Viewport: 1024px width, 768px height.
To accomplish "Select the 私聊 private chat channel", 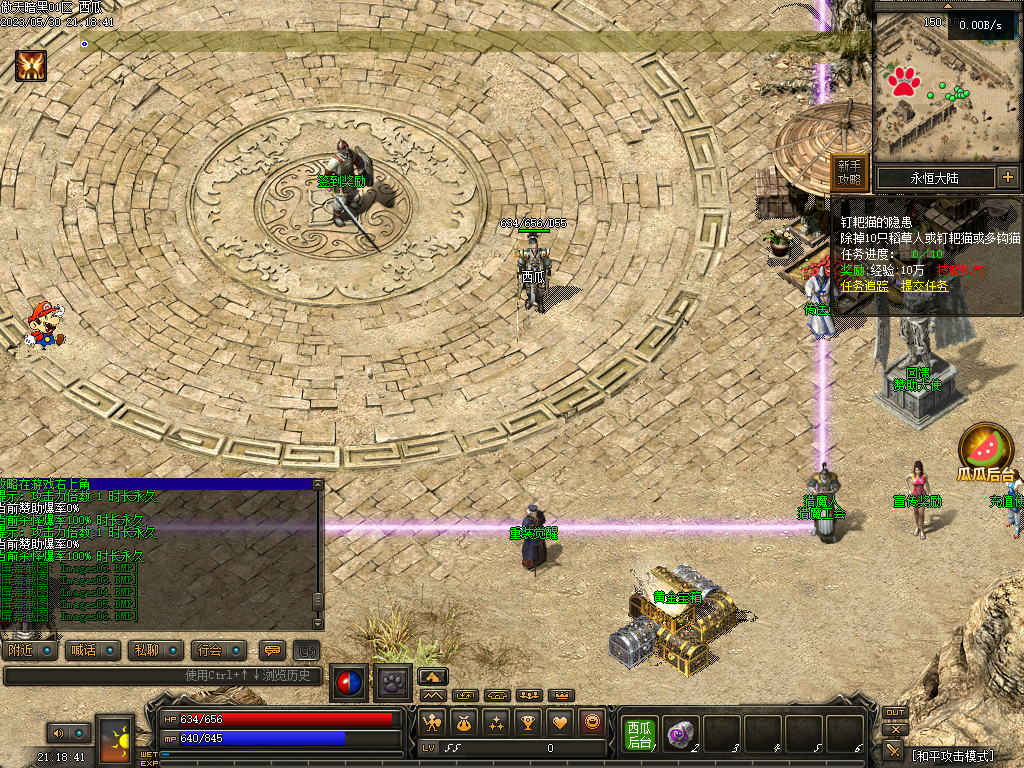I will (155, 650).
